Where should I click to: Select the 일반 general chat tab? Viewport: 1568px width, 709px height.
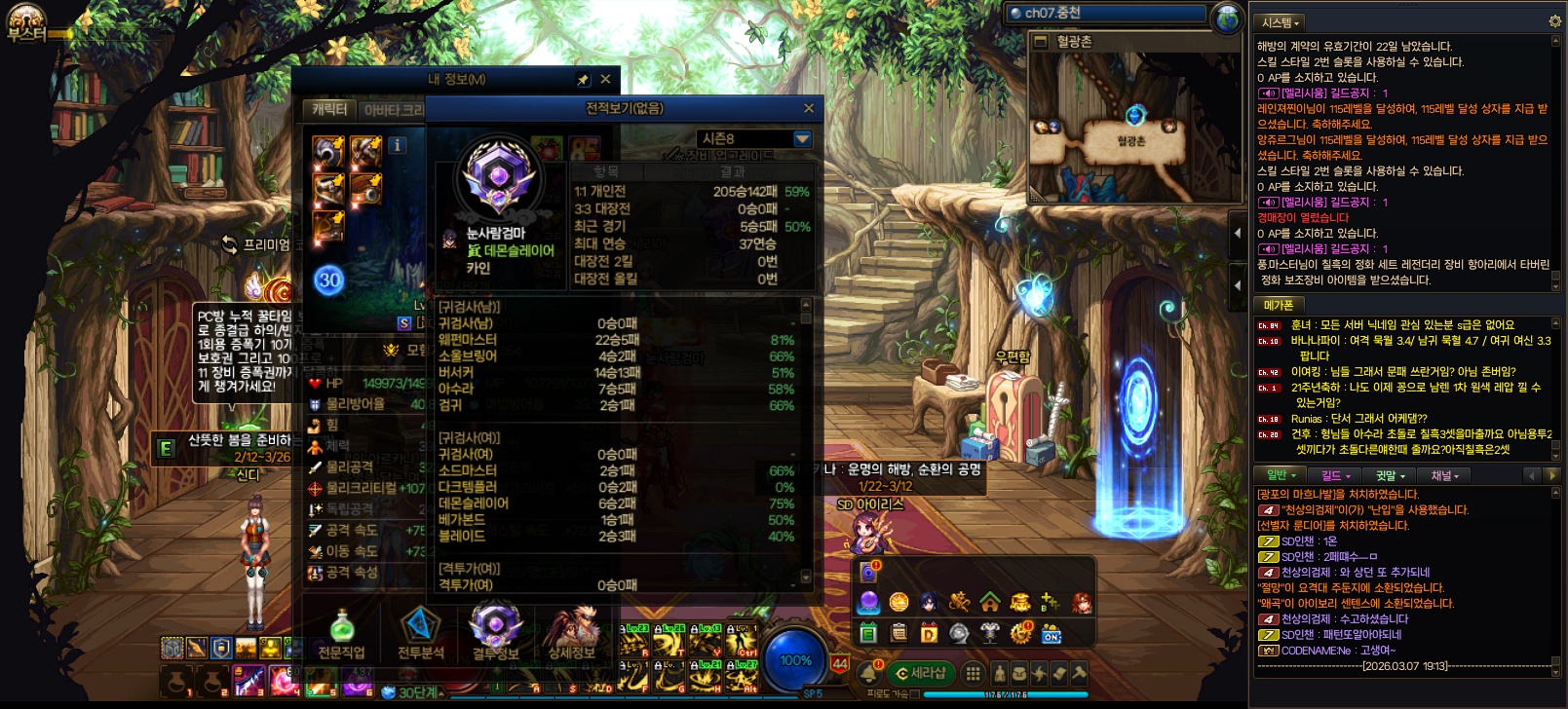[1281, 475]
